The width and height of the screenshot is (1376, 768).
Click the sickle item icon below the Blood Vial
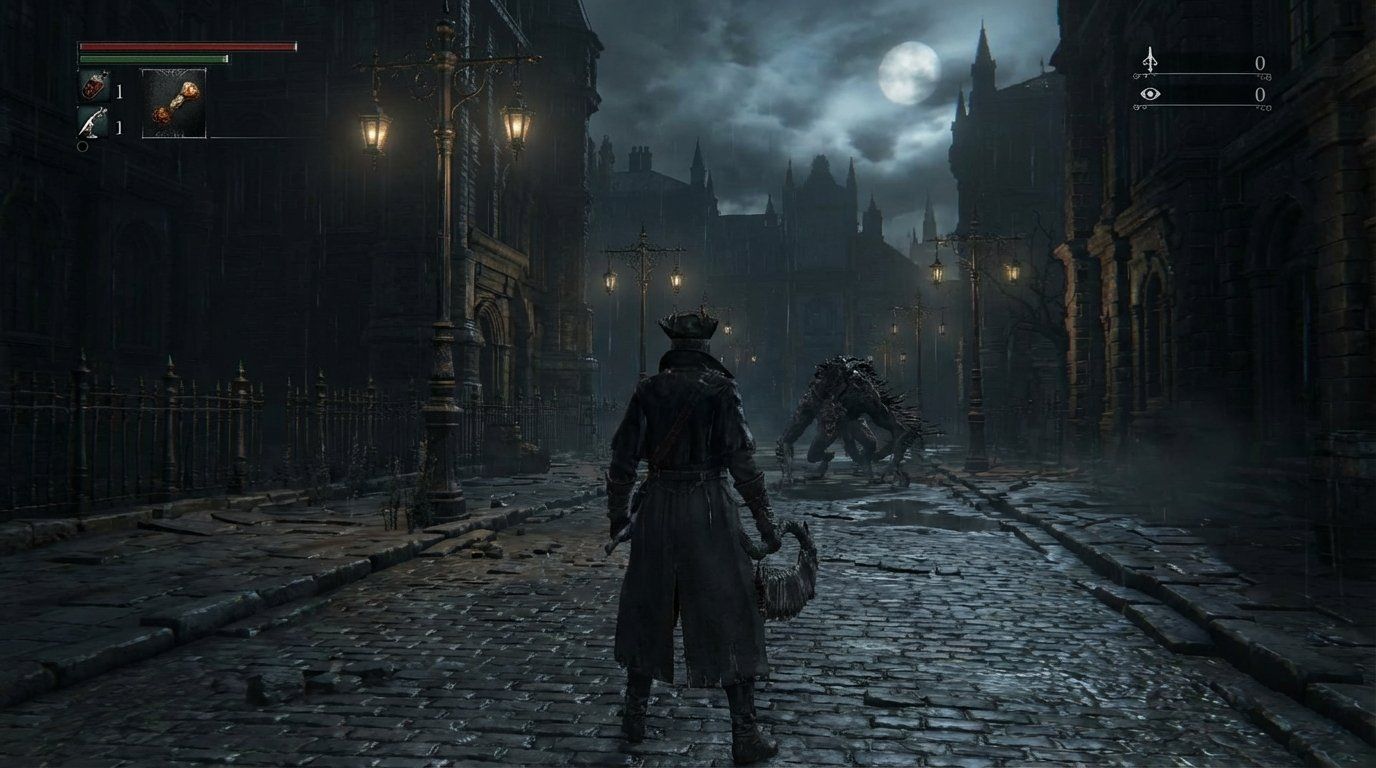point(90,120)
